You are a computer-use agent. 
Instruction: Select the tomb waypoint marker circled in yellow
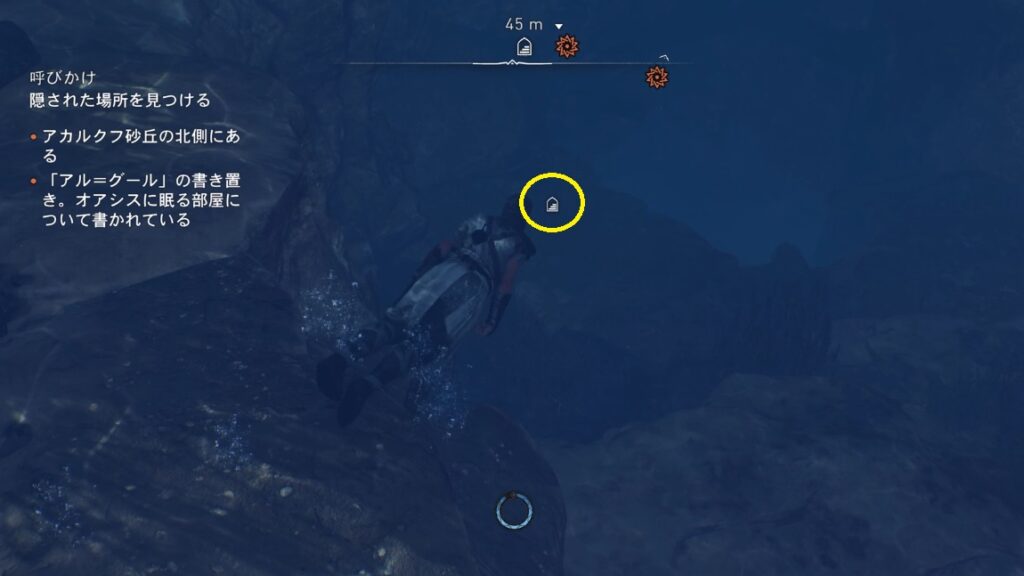[552, 205]
